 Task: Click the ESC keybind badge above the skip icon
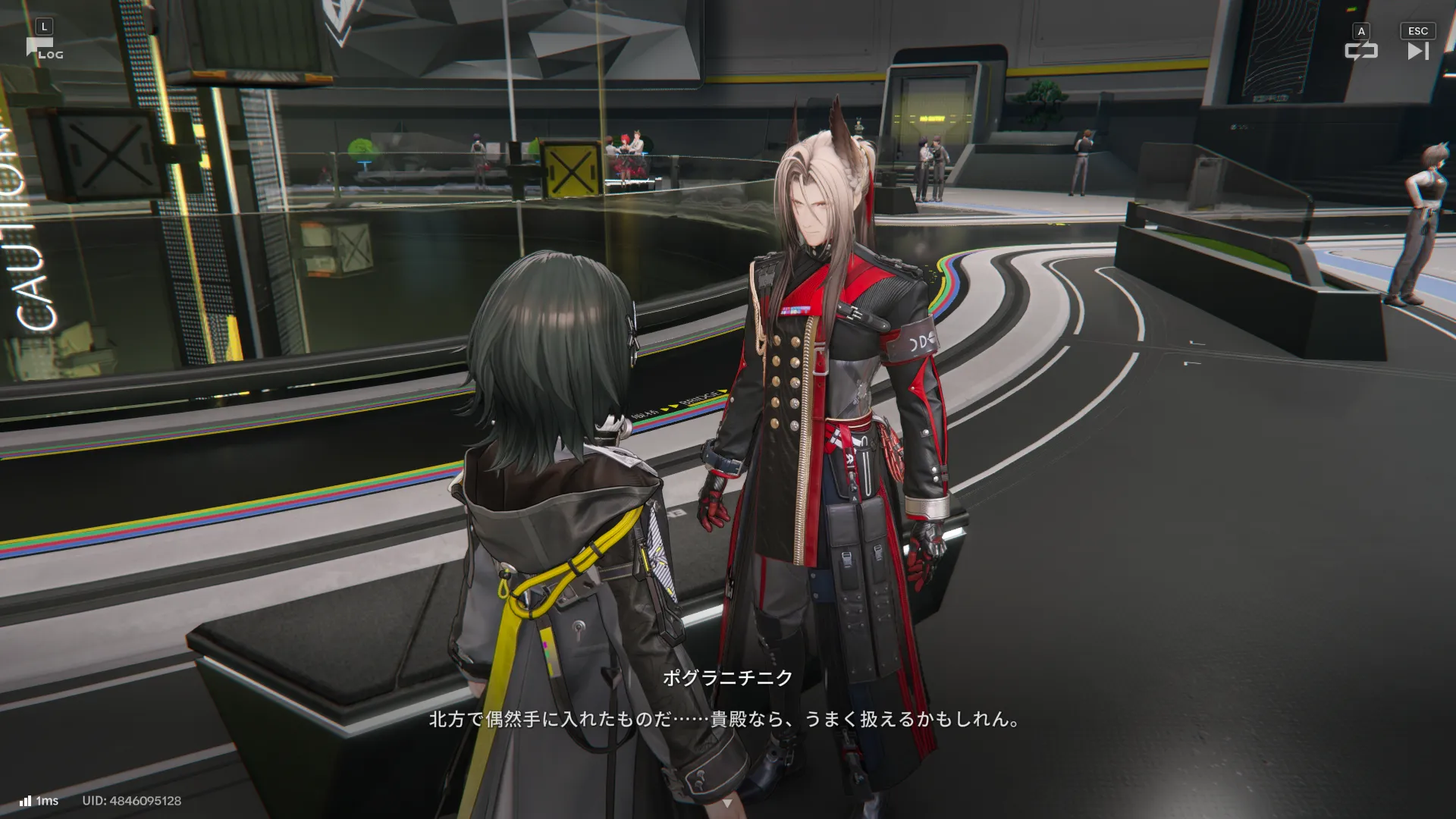[x=1417, y=30]
